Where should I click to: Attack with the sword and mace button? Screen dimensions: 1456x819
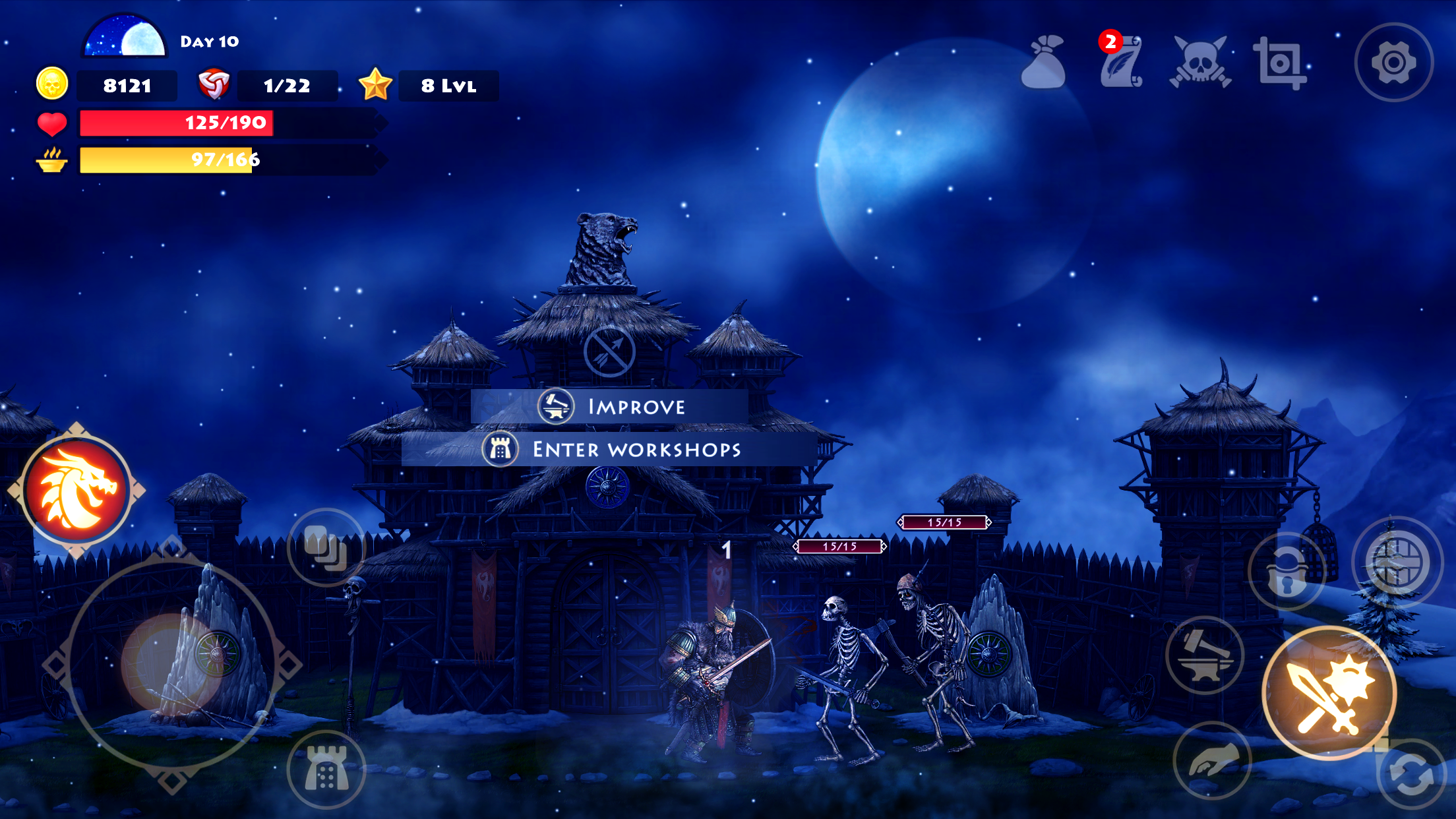[1329, 693]
